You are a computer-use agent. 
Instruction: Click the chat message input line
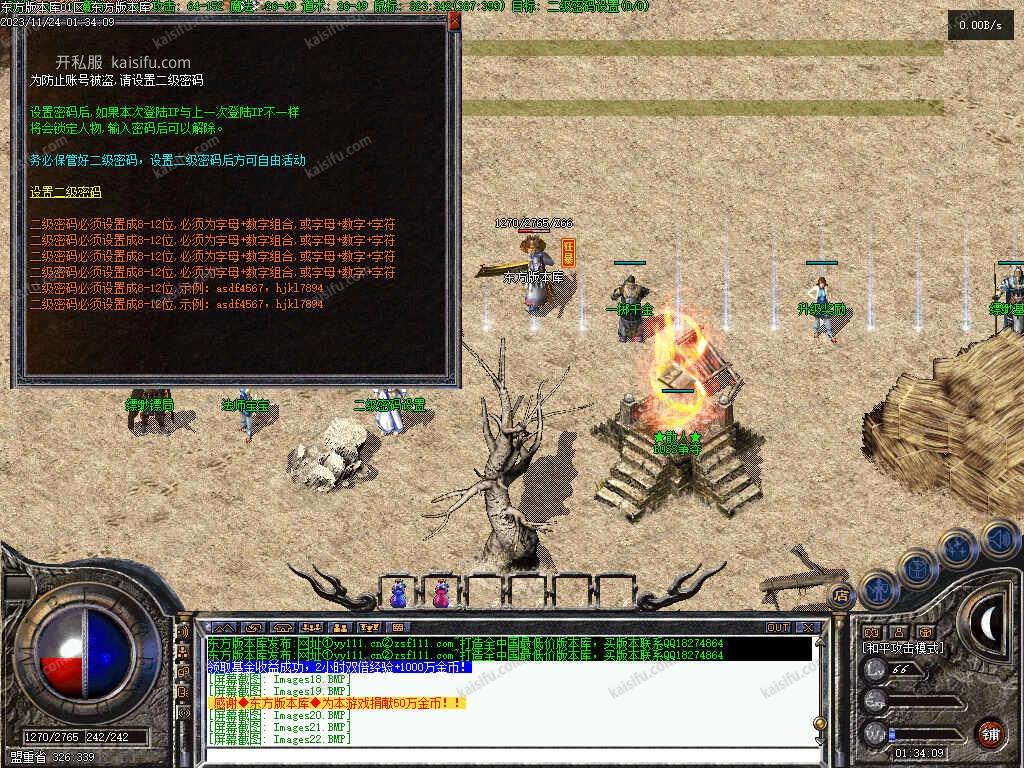500,753
